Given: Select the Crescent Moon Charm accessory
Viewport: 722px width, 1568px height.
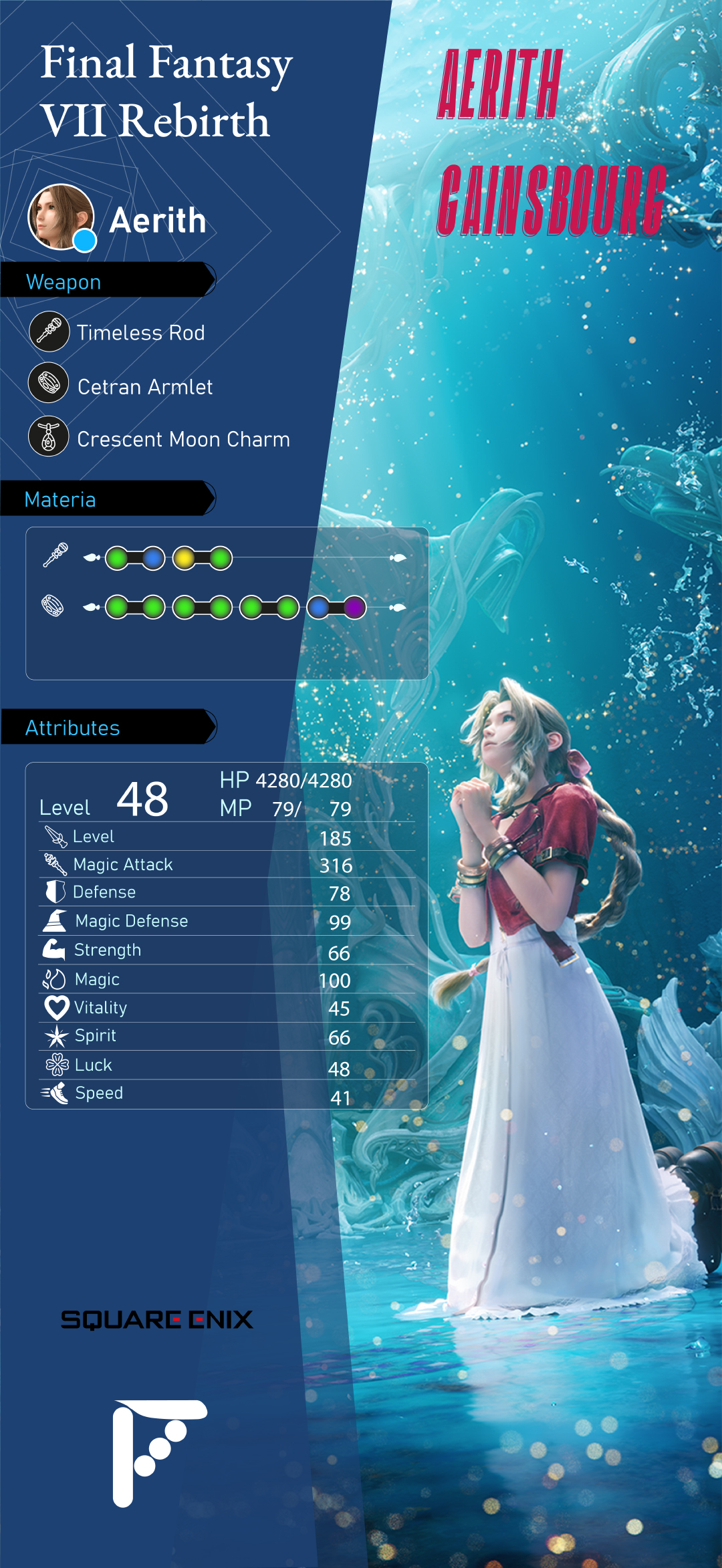Looking at the screenshot, I should (x=183, y=439).
